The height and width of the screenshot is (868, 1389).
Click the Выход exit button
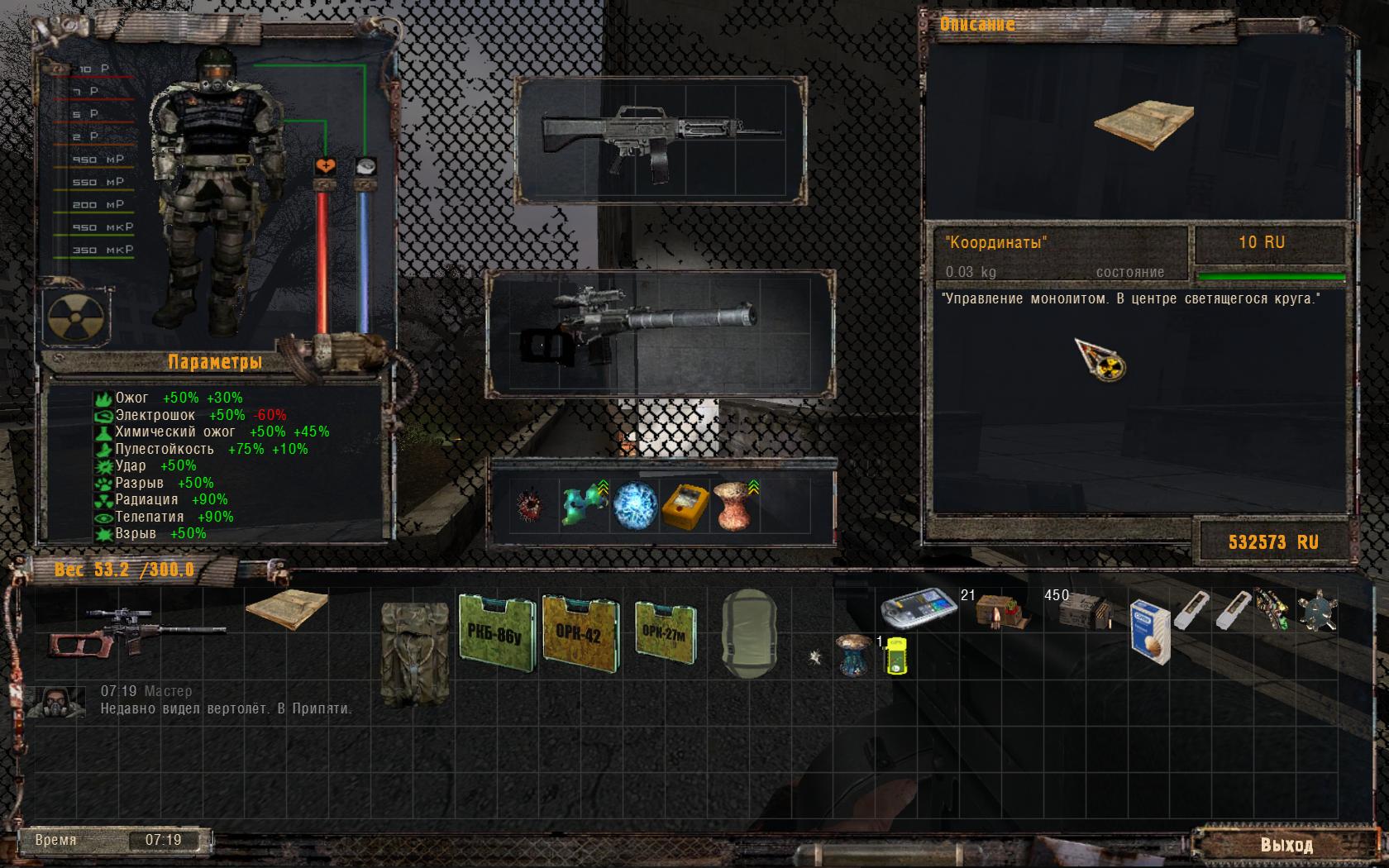pos(1286,845)
